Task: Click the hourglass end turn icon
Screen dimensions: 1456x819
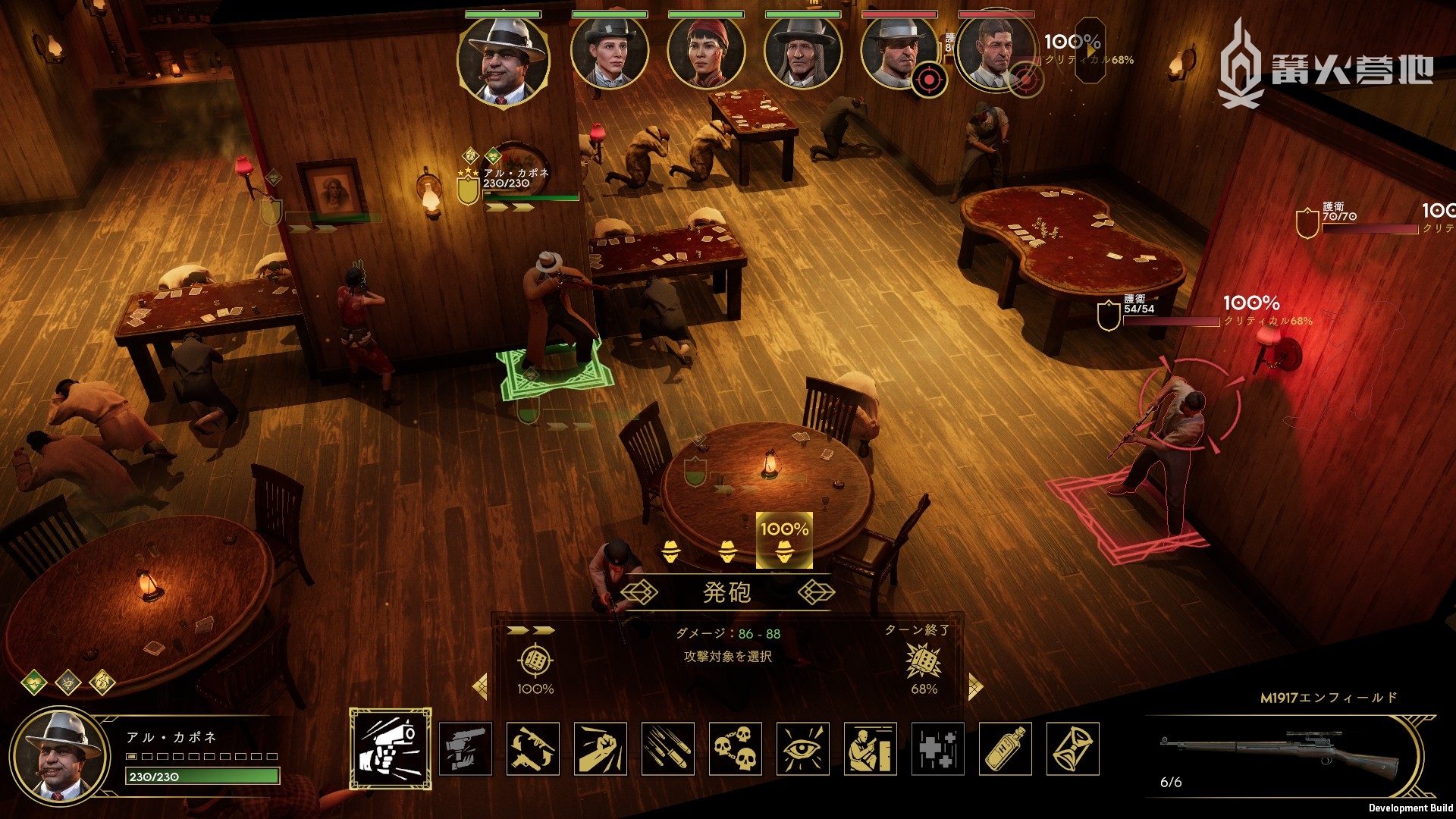Action: (1073, 748)
